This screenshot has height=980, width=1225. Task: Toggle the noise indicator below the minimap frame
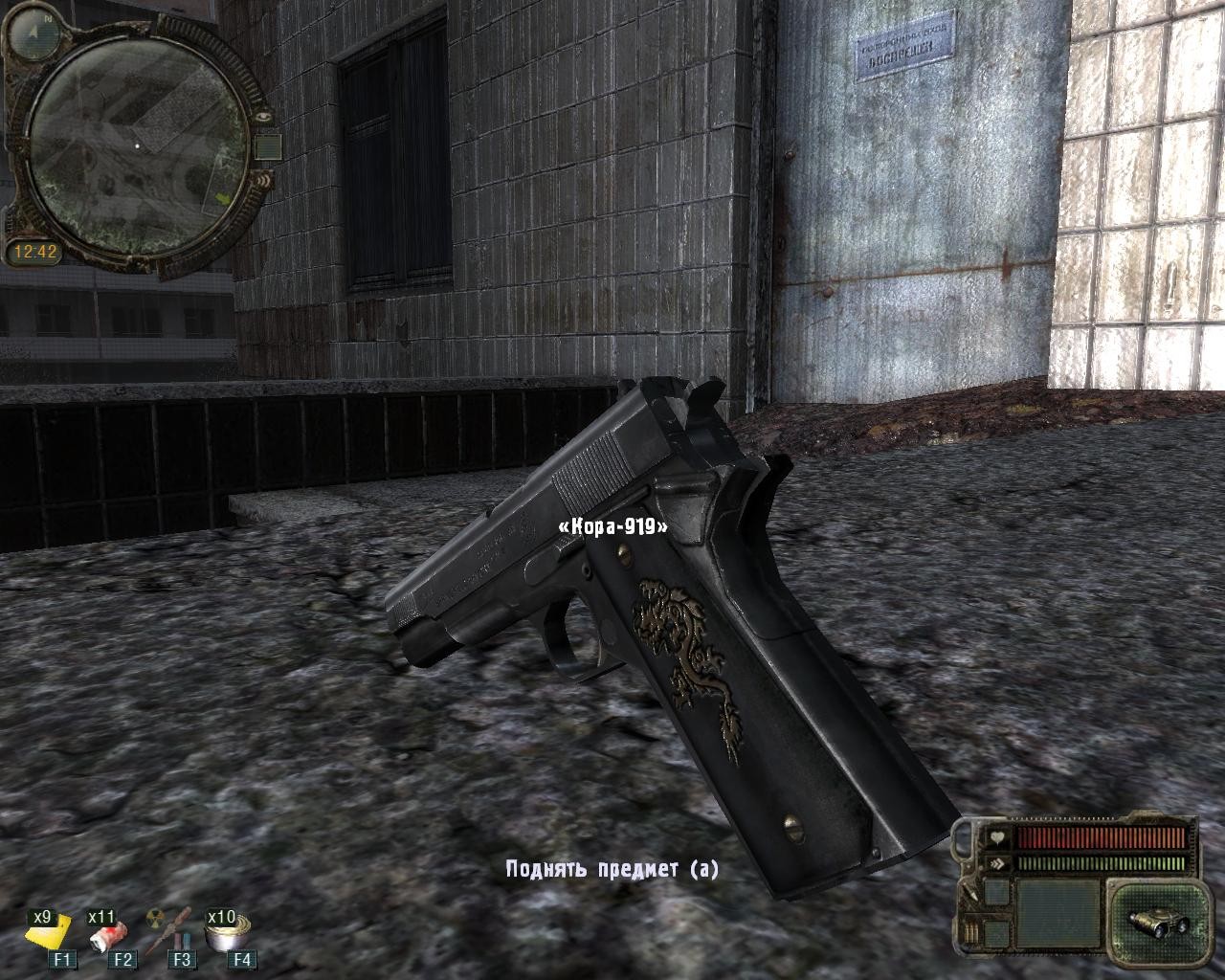(263, 180)
